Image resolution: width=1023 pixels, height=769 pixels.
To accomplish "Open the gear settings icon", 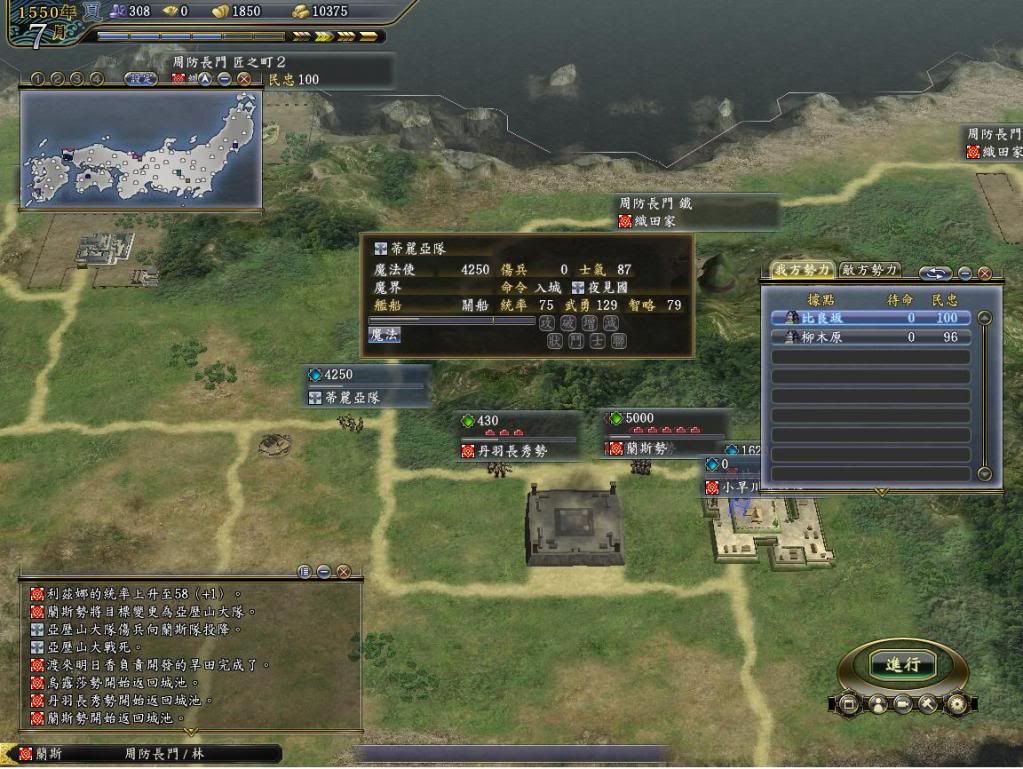I will click(x=957, y=703).
